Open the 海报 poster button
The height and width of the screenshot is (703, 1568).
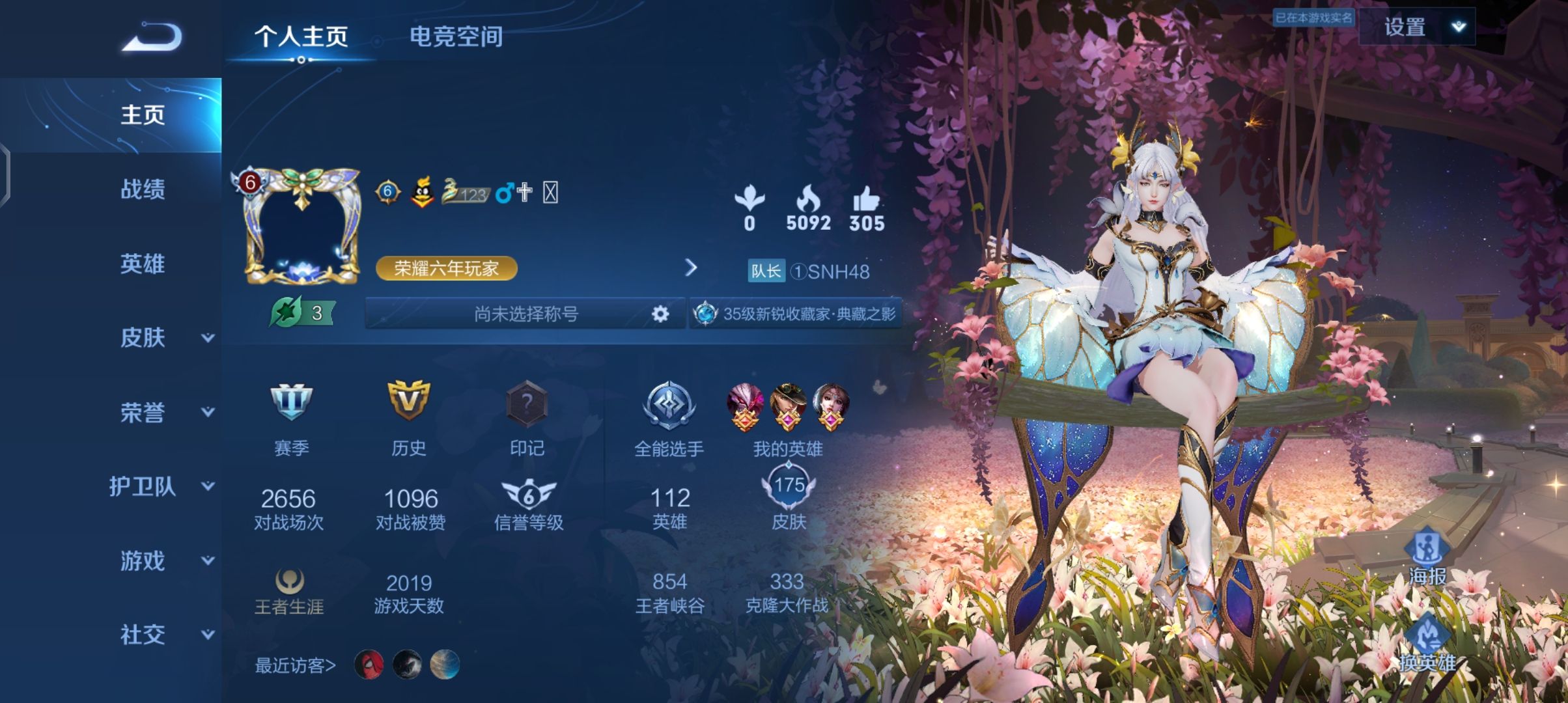pos(1427,557)
